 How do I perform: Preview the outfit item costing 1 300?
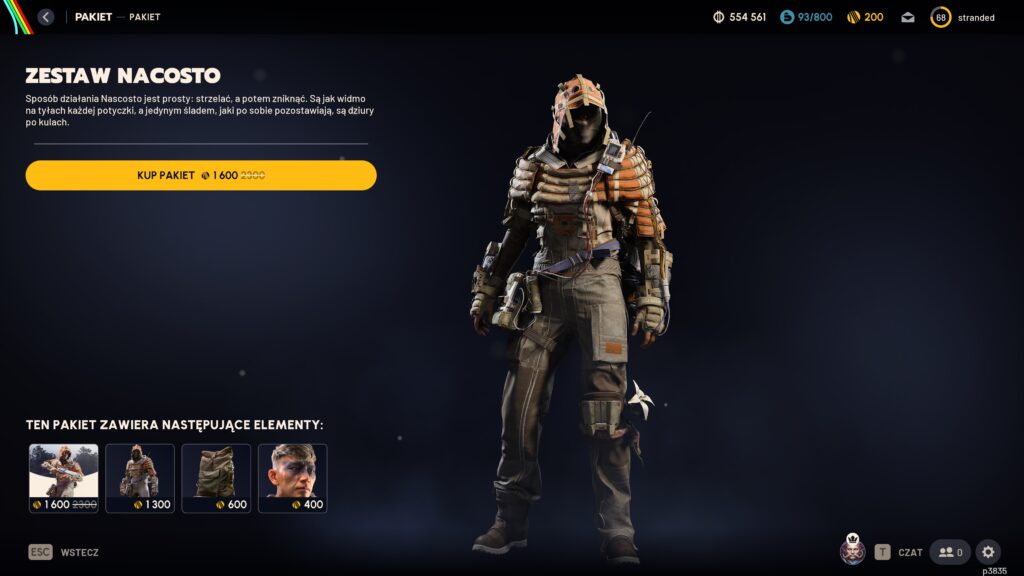(x=140, y=478)
